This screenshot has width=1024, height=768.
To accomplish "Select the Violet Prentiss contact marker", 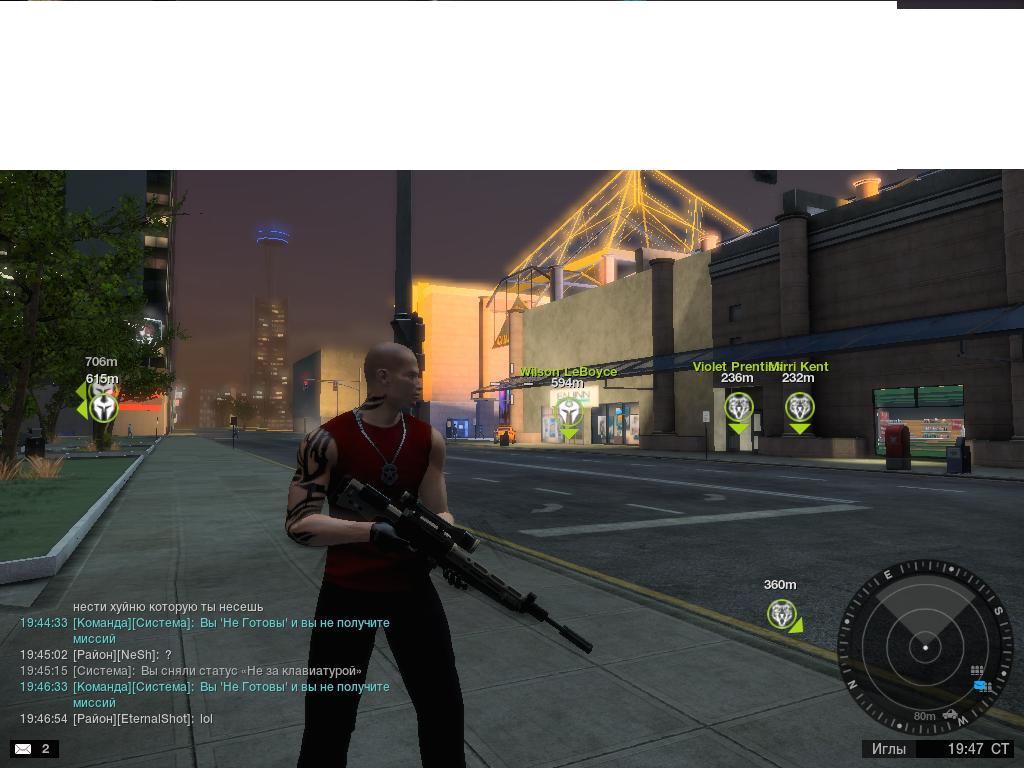I will click(x=738, y=407).
